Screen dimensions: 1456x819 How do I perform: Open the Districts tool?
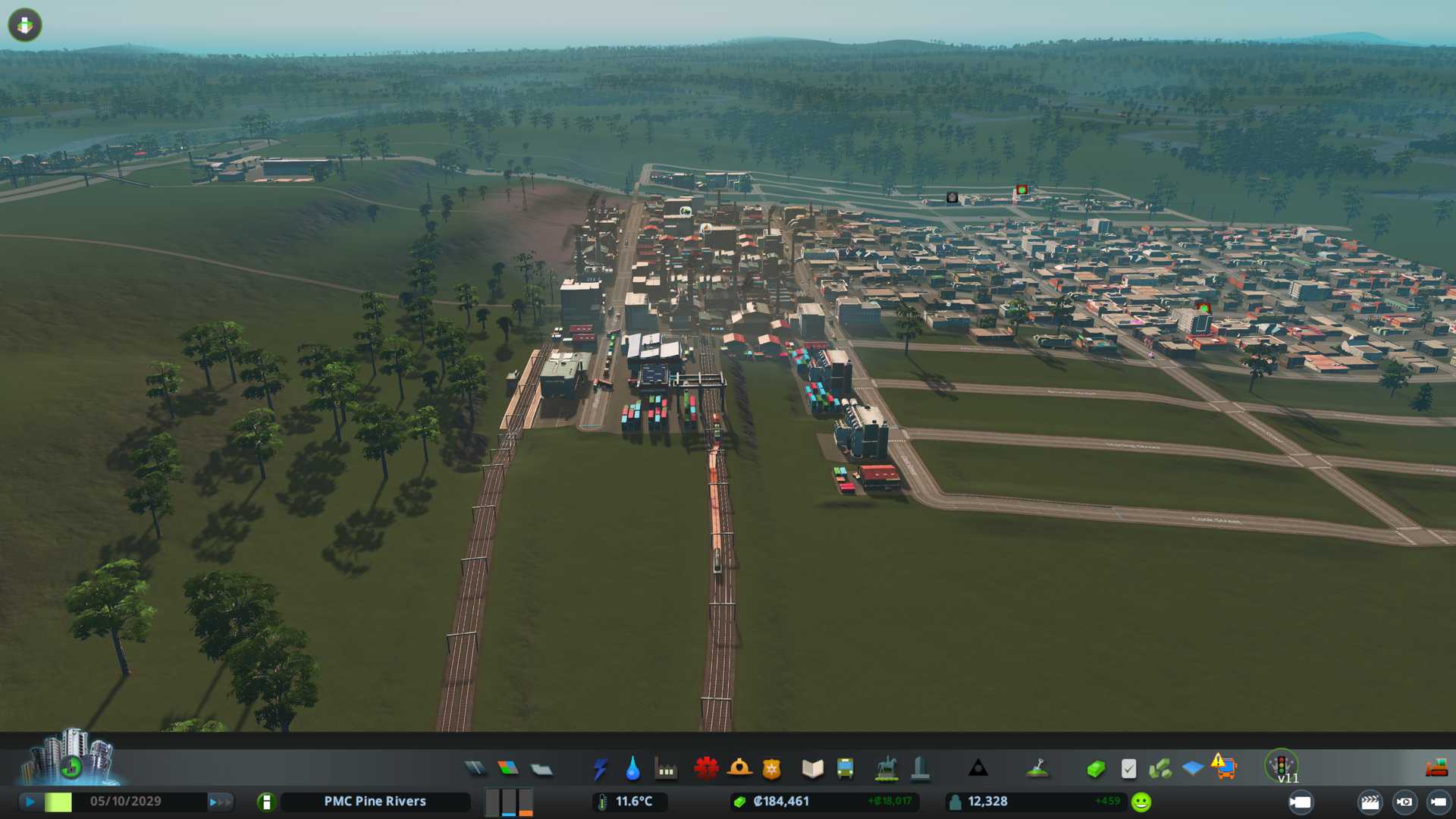coord(541,769)
